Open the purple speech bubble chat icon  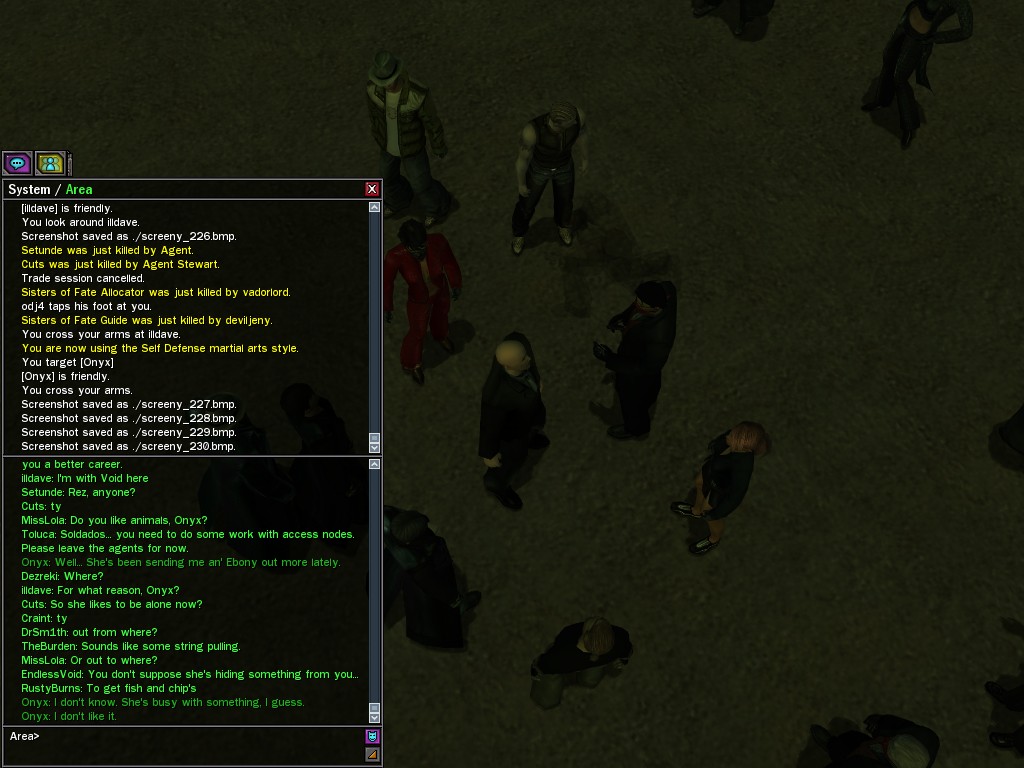(x=17, y=163)
